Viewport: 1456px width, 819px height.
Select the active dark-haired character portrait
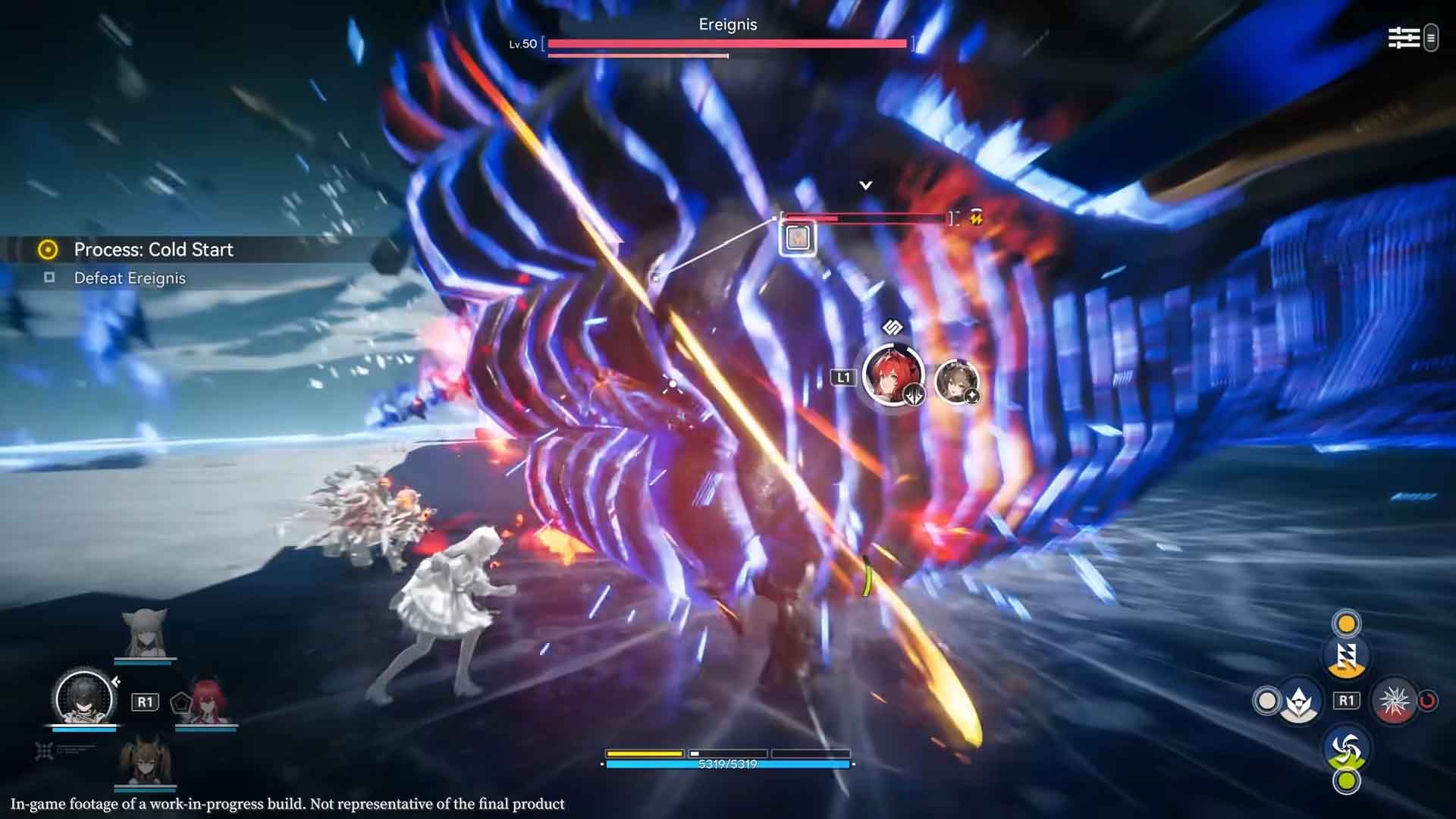pyautogui.click(x=84, y=697)
